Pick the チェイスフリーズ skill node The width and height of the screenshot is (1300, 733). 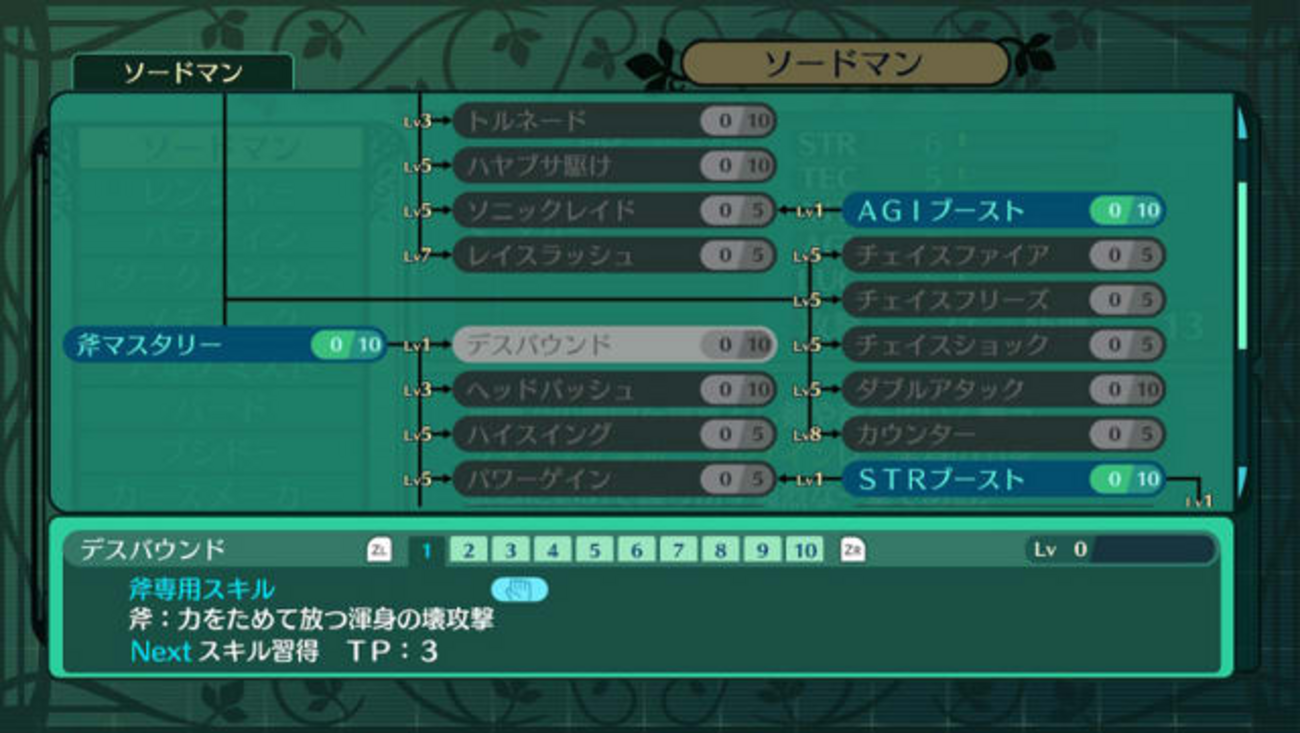click(1002, 299)
